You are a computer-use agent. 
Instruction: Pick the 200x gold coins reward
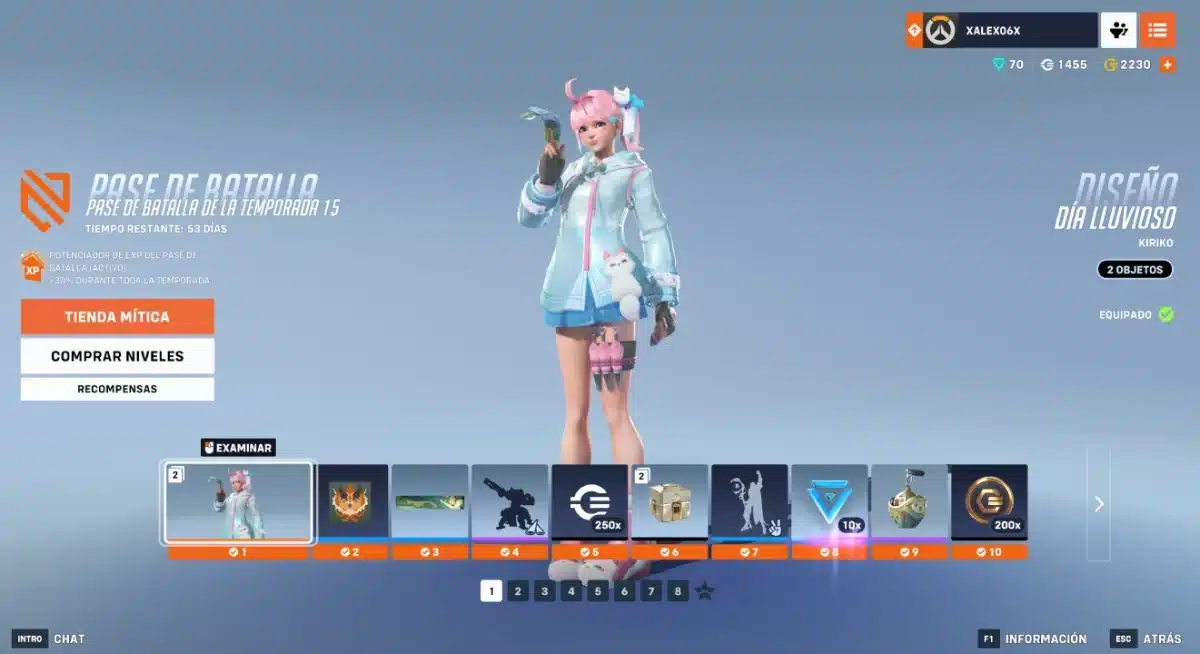pos(988,502)
